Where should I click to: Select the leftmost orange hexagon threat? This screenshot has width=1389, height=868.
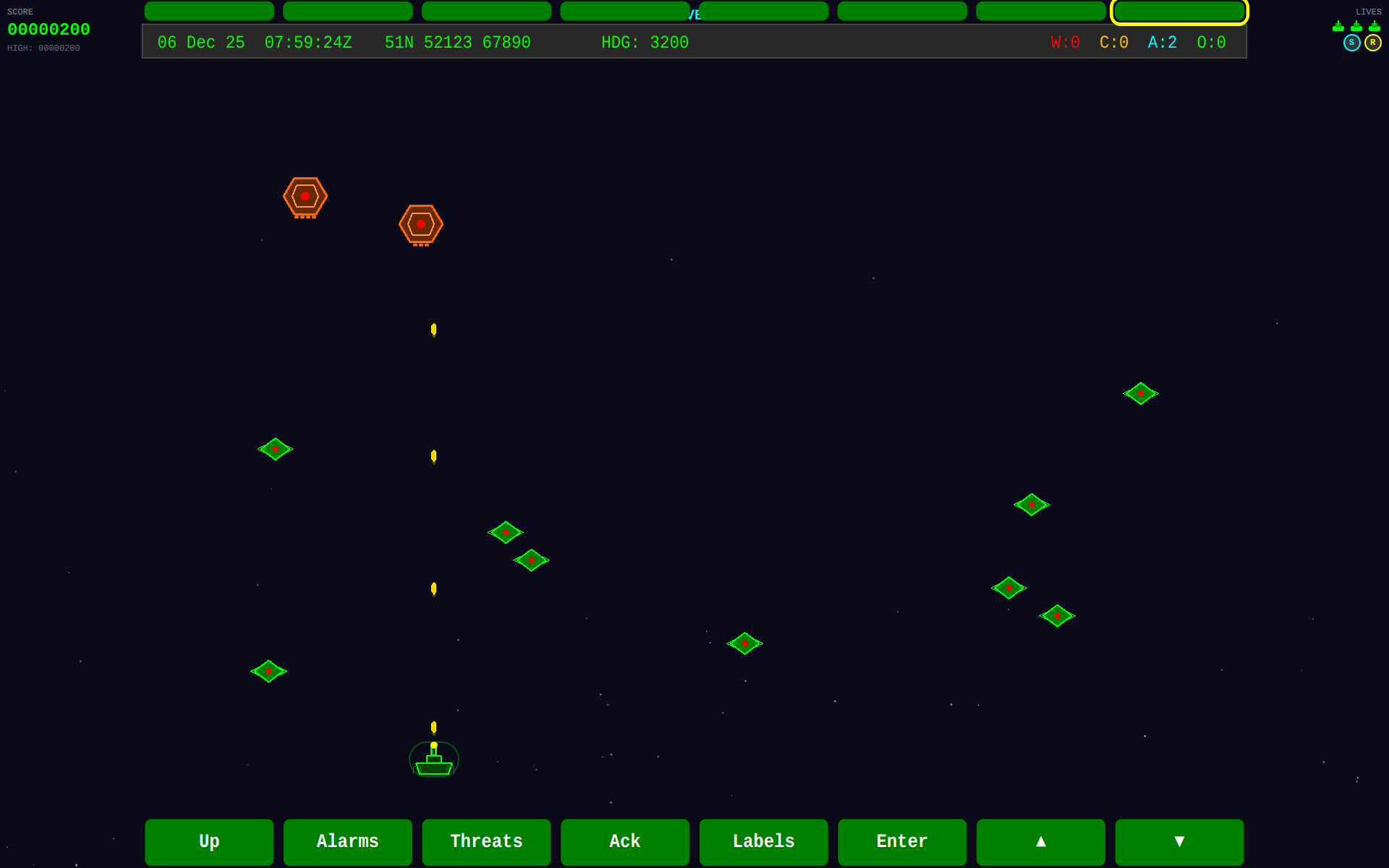point(305,195)
